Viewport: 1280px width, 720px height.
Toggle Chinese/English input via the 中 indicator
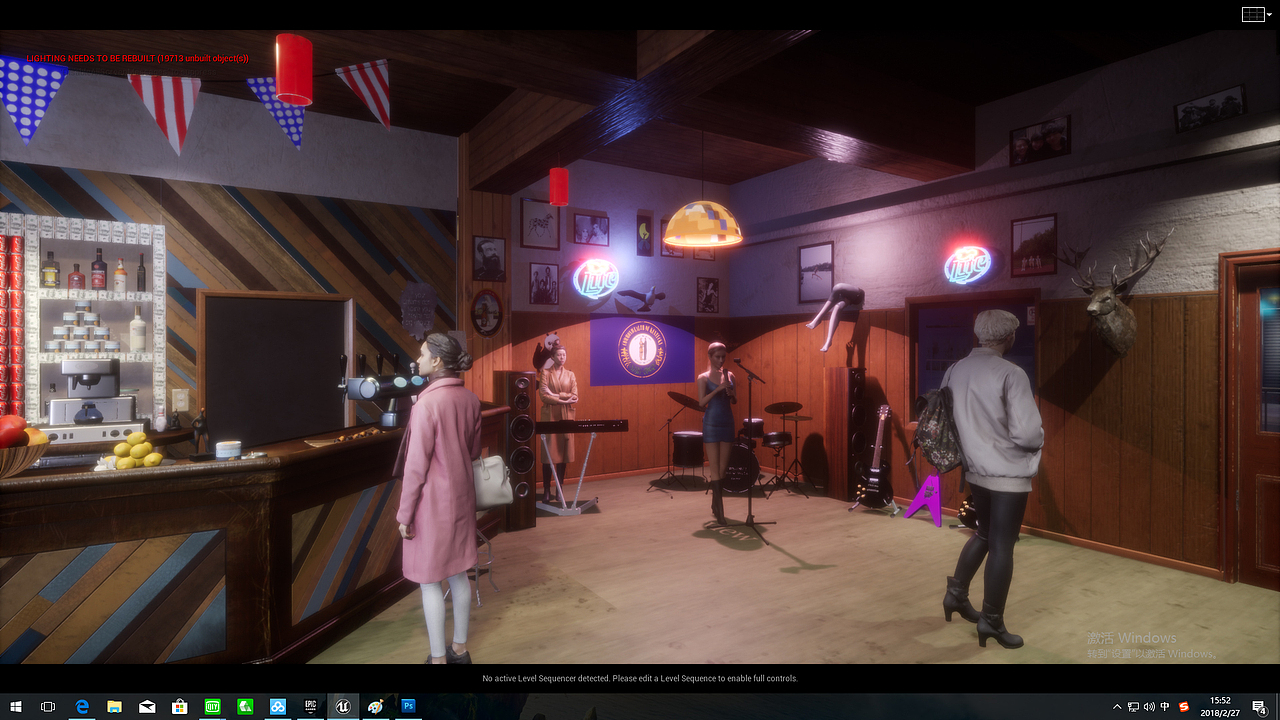pyautogui.click(x=1165, y=707)
